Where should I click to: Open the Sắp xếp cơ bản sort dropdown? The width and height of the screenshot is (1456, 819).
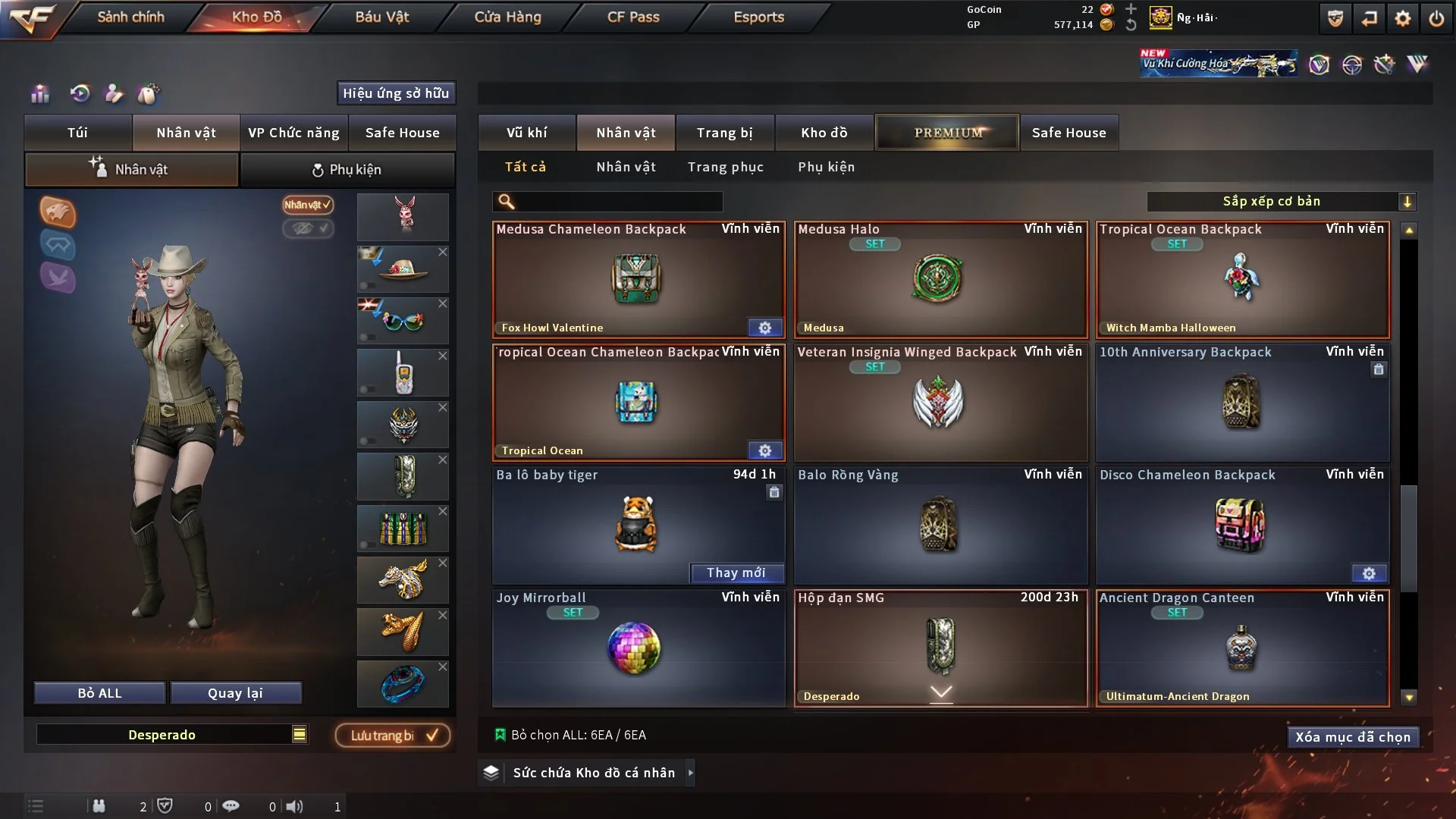click(x=1281, y=202)
